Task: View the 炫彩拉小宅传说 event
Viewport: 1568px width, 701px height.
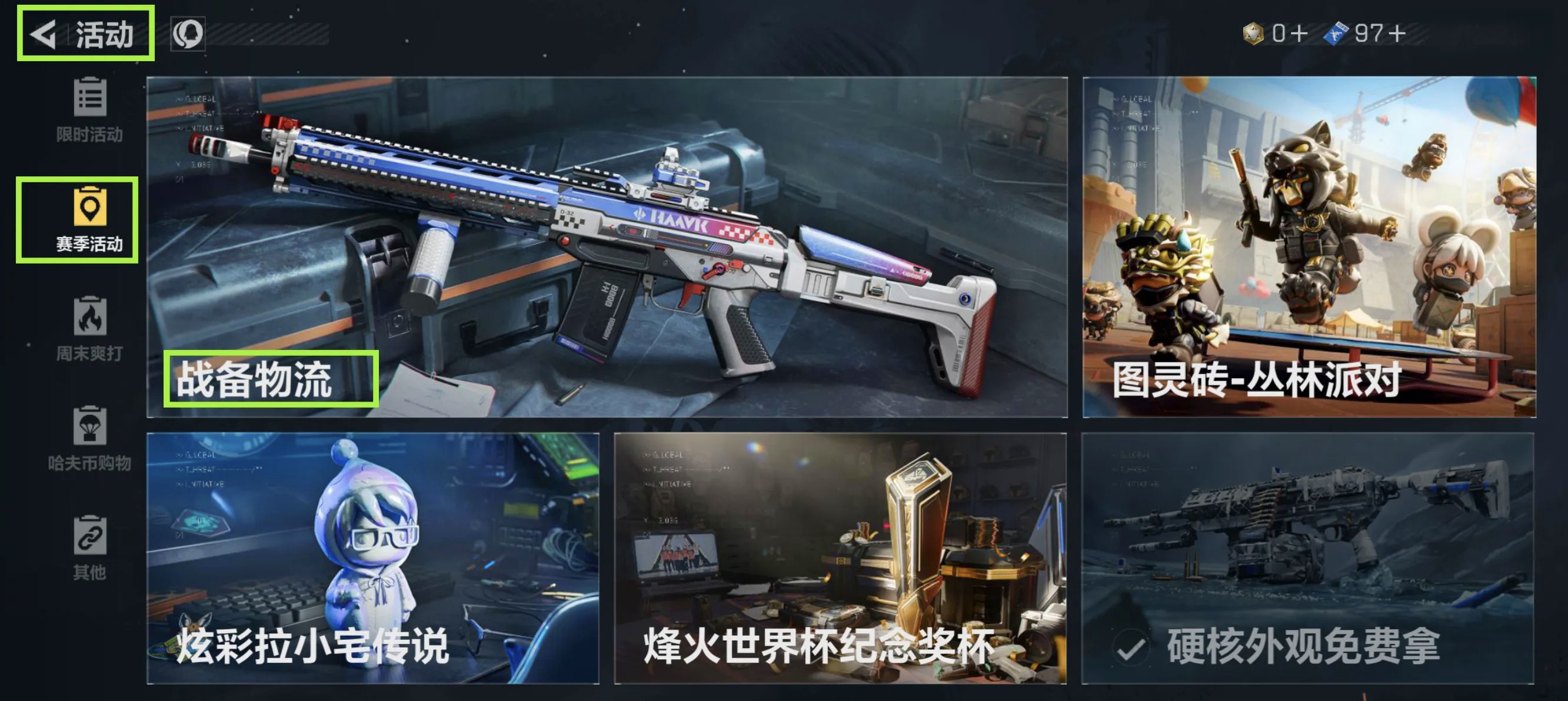Action: [x=372, y=558]
